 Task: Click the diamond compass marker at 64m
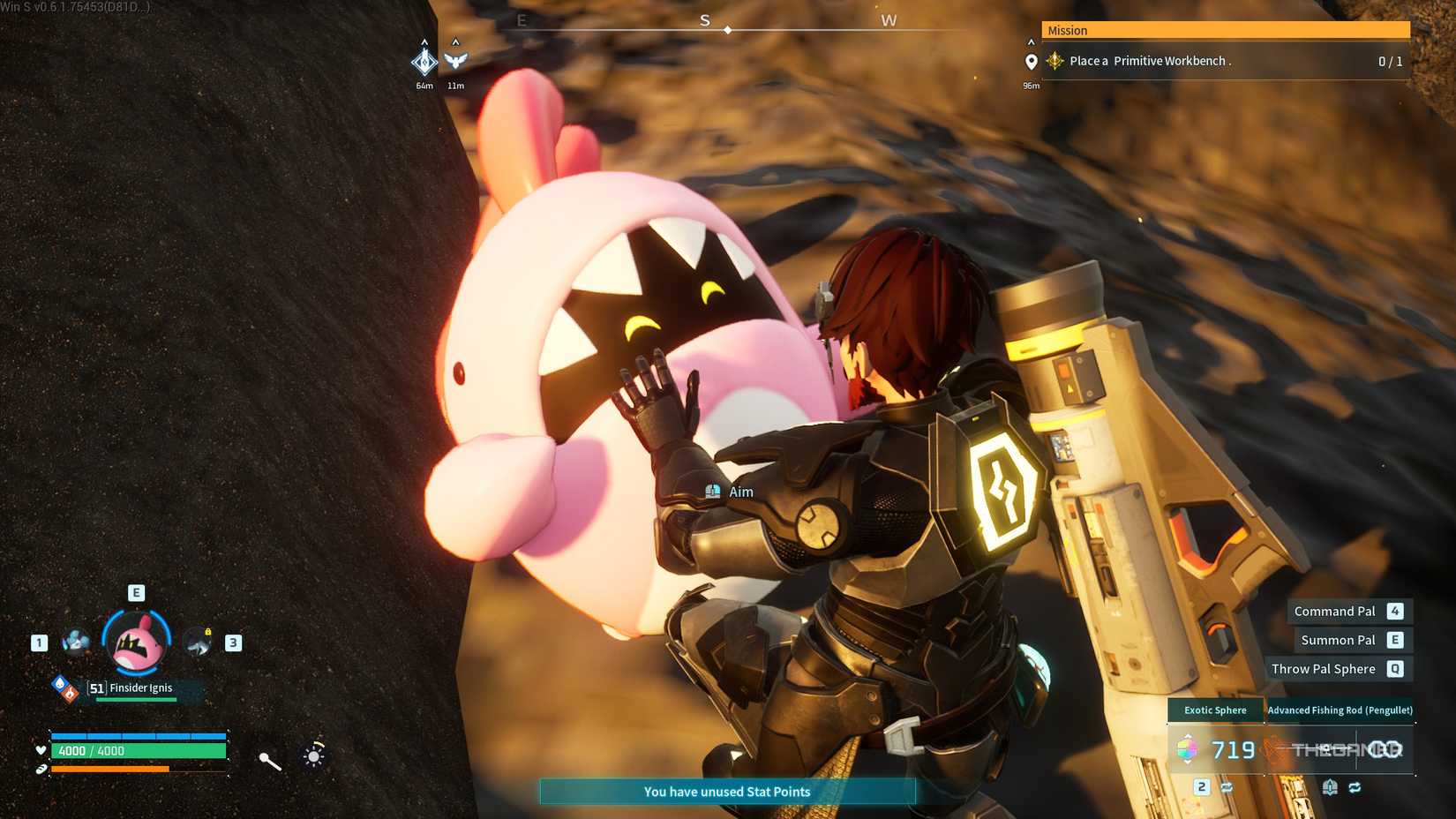click(424, 61)
